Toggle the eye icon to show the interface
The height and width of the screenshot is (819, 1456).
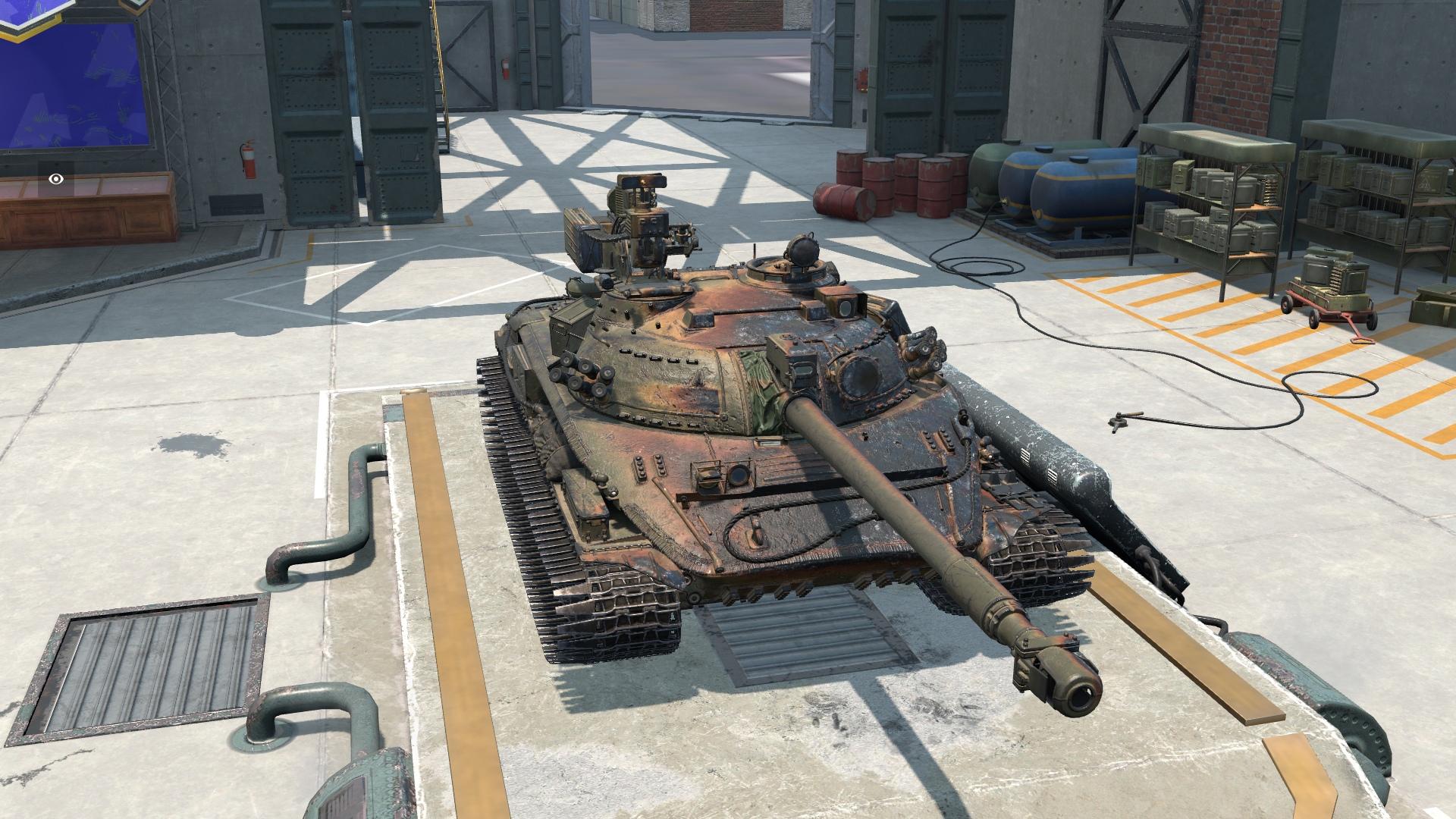pos(56,180)
